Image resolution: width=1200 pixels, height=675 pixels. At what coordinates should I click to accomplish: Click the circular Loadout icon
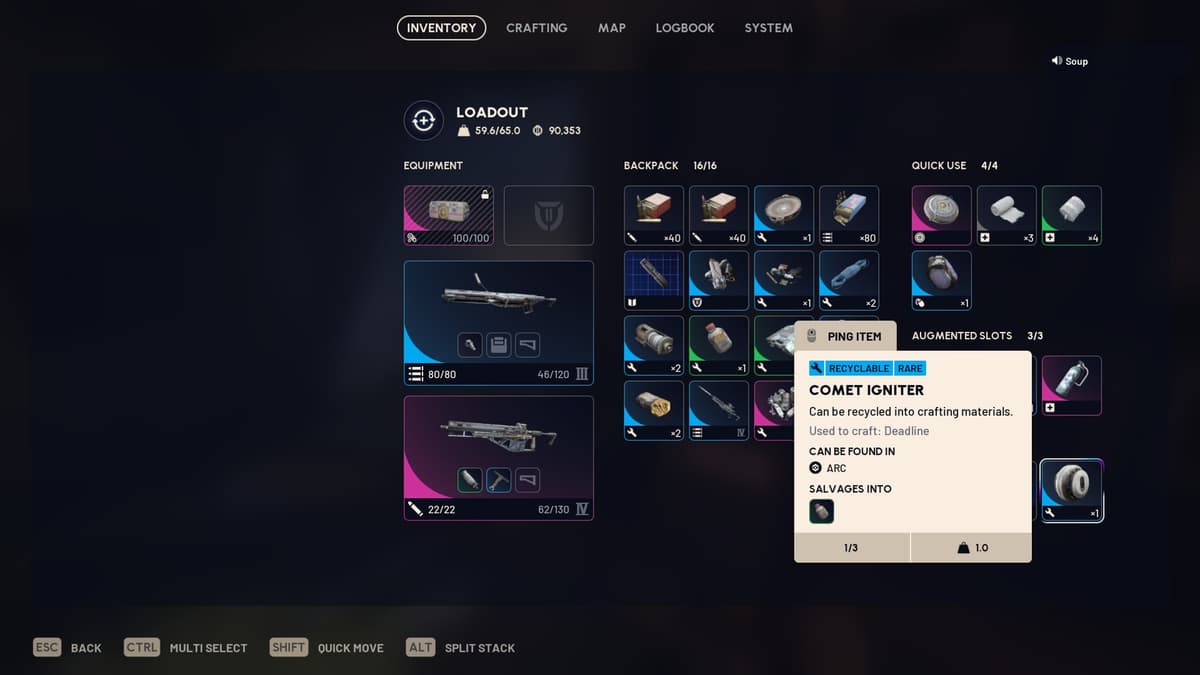(x=423, y=121)
